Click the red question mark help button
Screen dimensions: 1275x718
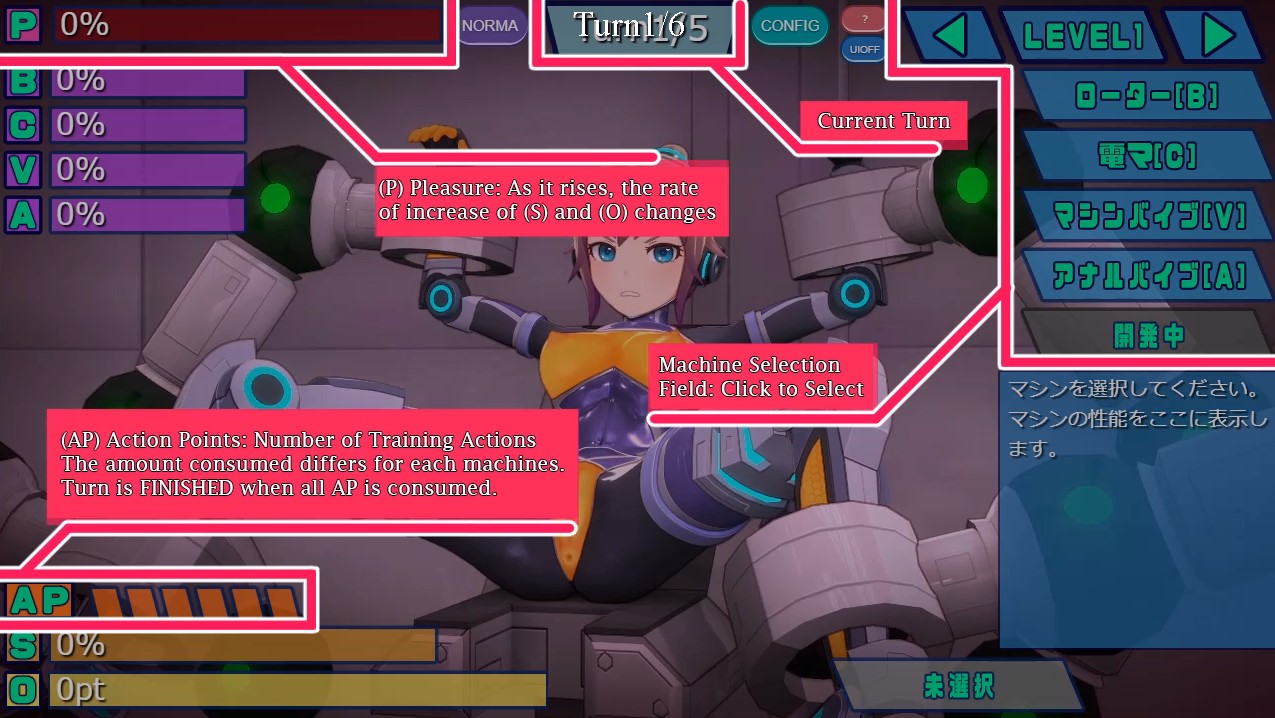864,17
